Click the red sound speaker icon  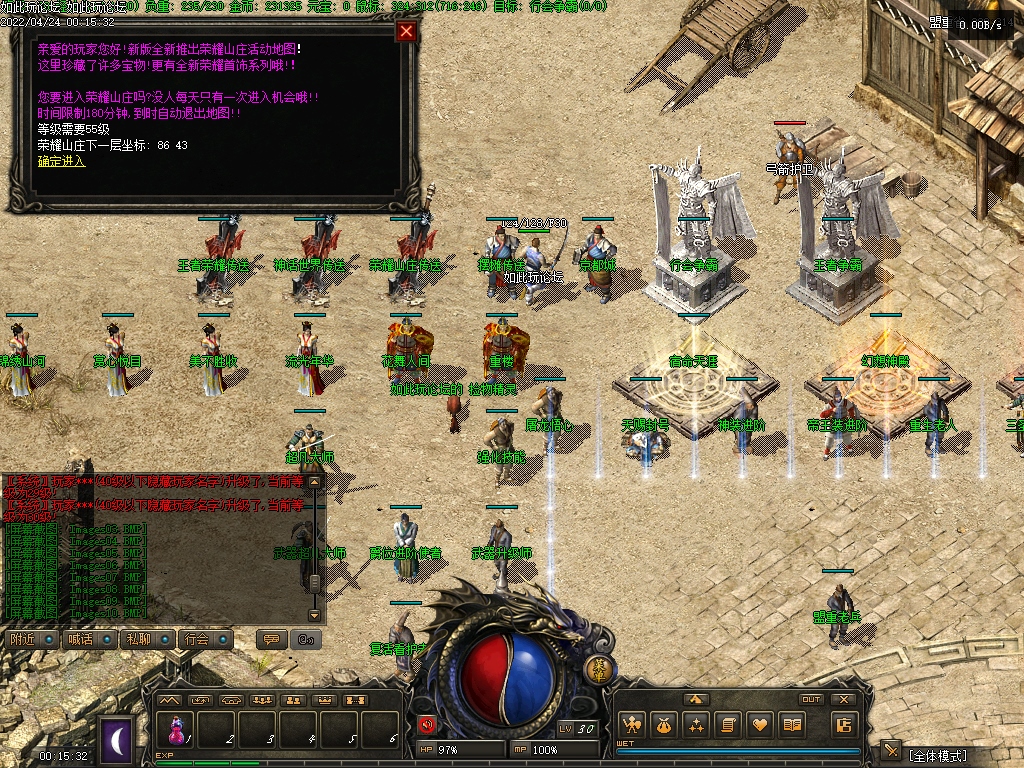(x=428, y=725)
